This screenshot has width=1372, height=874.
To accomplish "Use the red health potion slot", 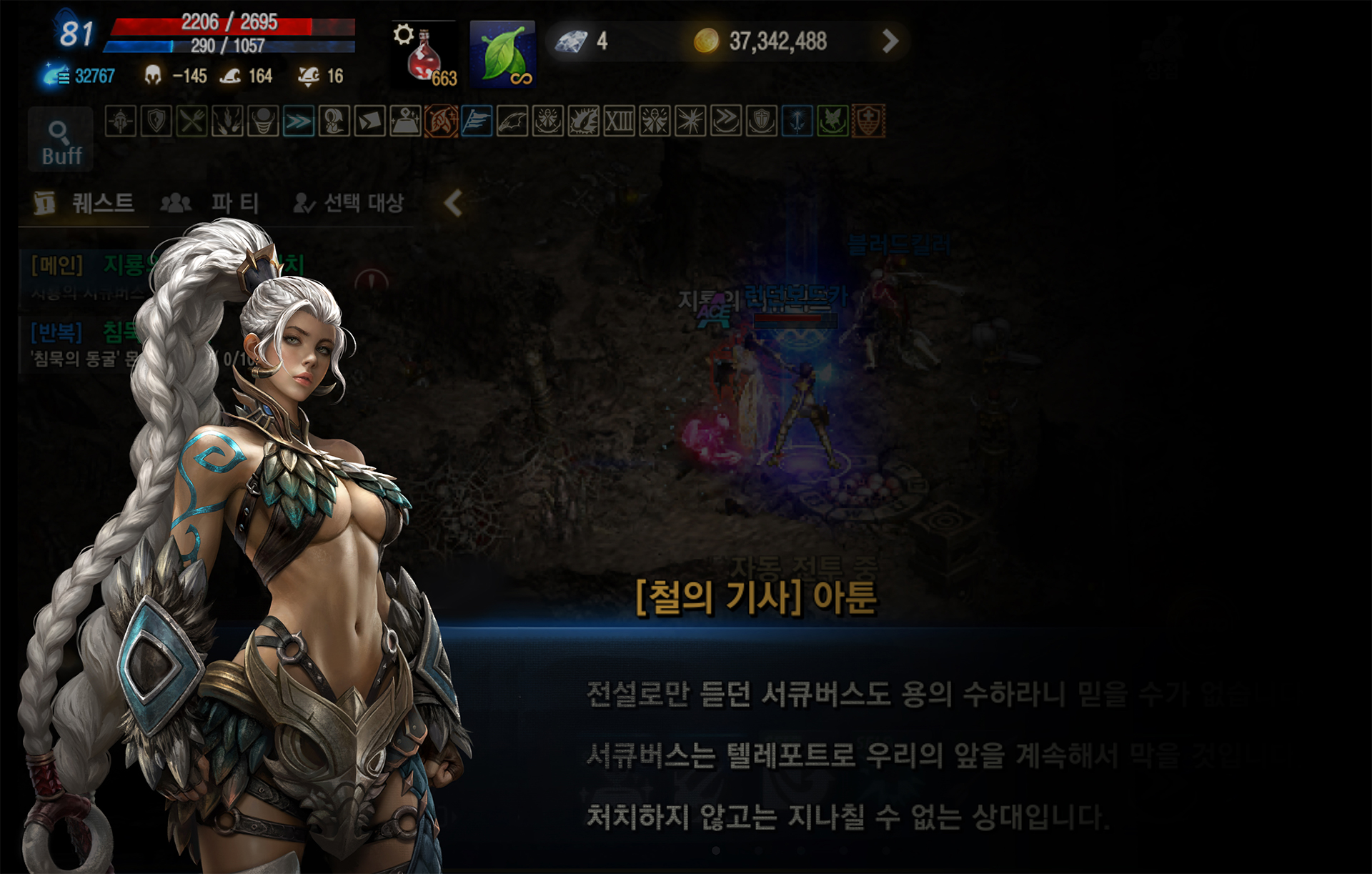I will [x=423, y=55].
